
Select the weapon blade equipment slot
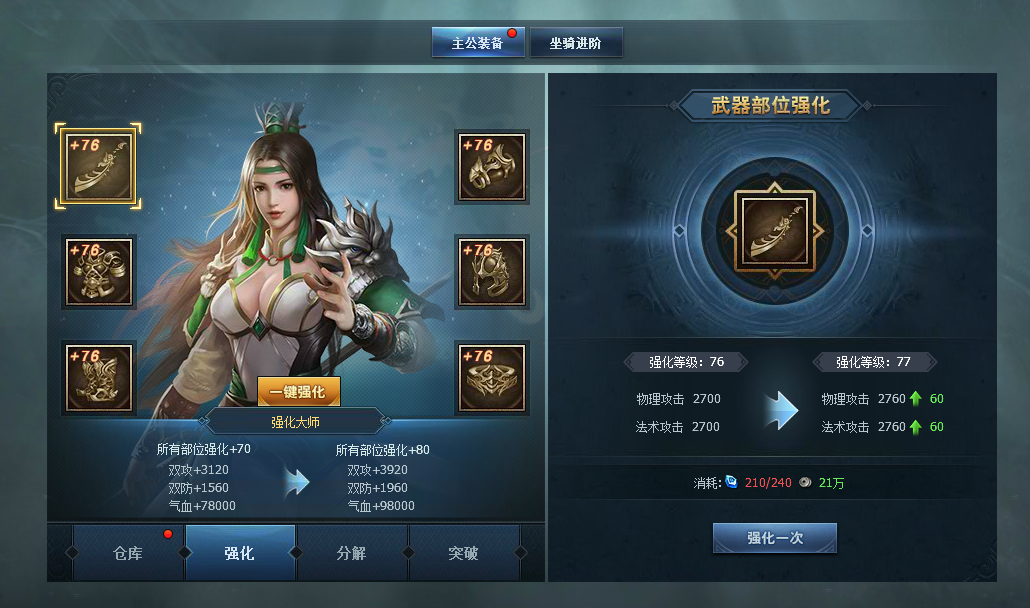point(98,166)
